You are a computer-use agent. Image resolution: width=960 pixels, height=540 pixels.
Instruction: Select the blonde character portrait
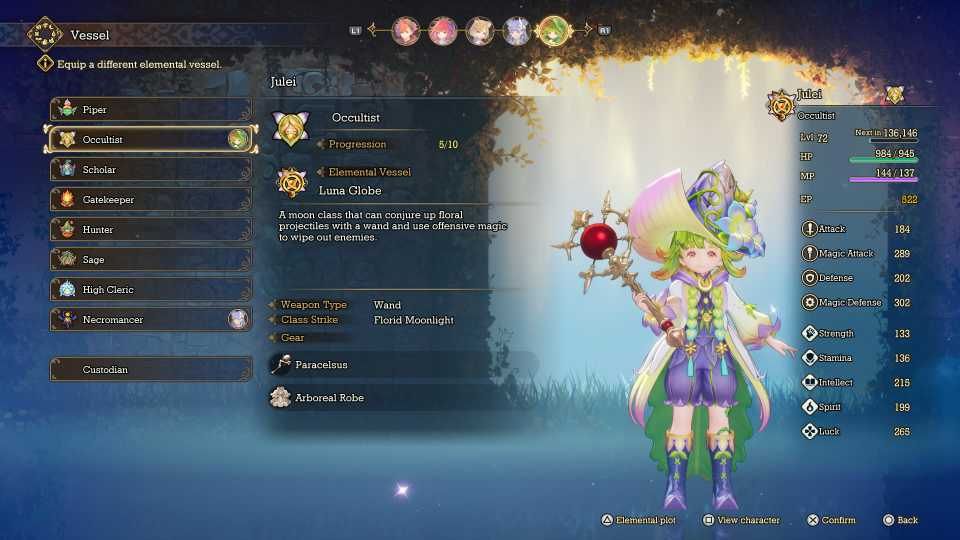tap(479, 30)
